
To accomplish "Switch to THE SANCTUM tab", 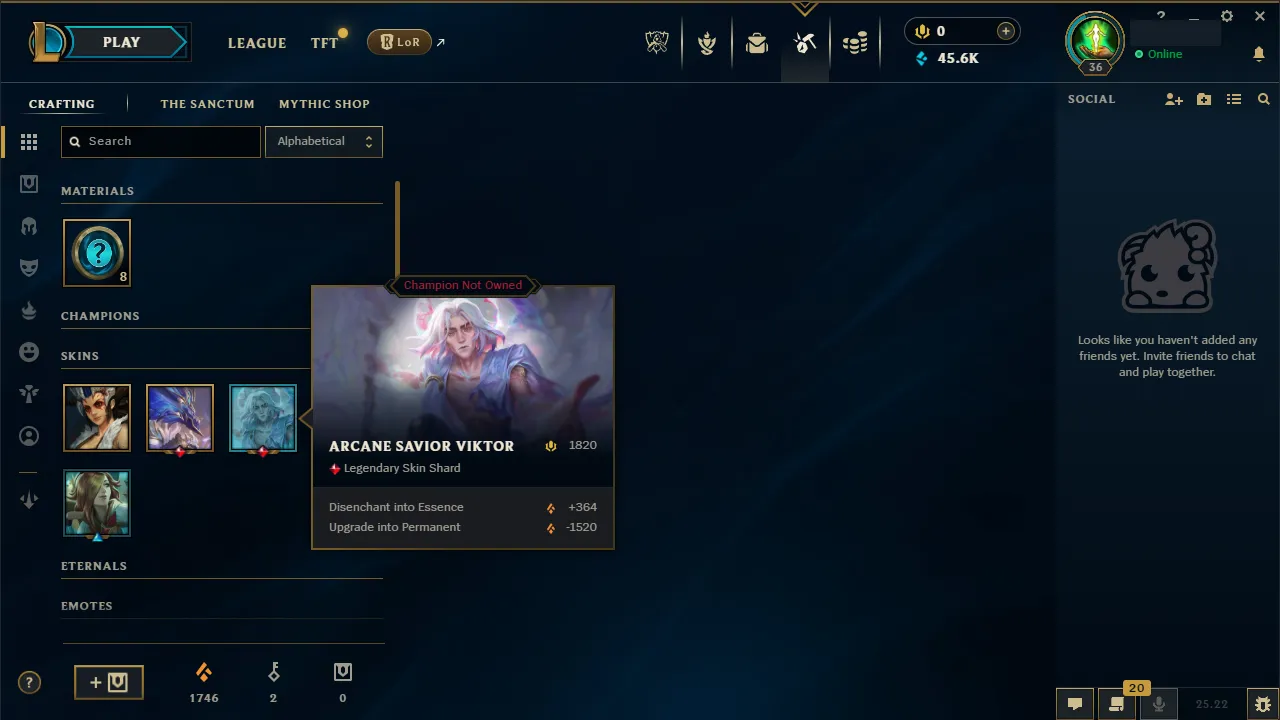I will pyautogui.click(x=207, y=104).
